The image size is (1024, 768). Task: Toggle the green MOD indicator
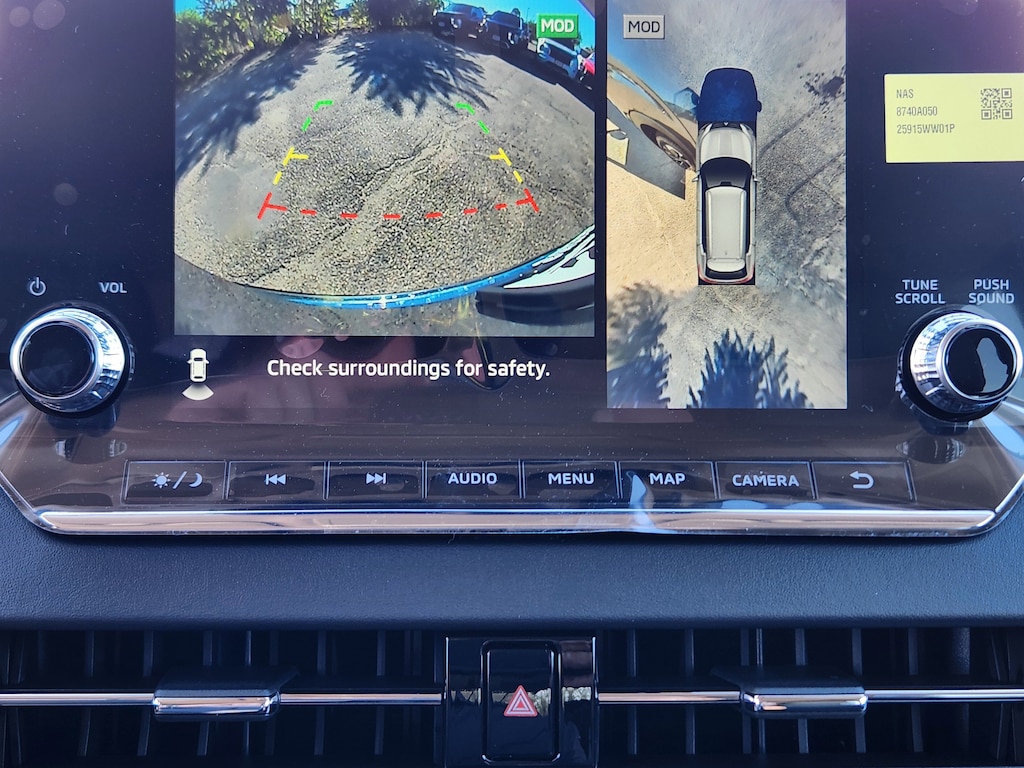coord(557,26)
